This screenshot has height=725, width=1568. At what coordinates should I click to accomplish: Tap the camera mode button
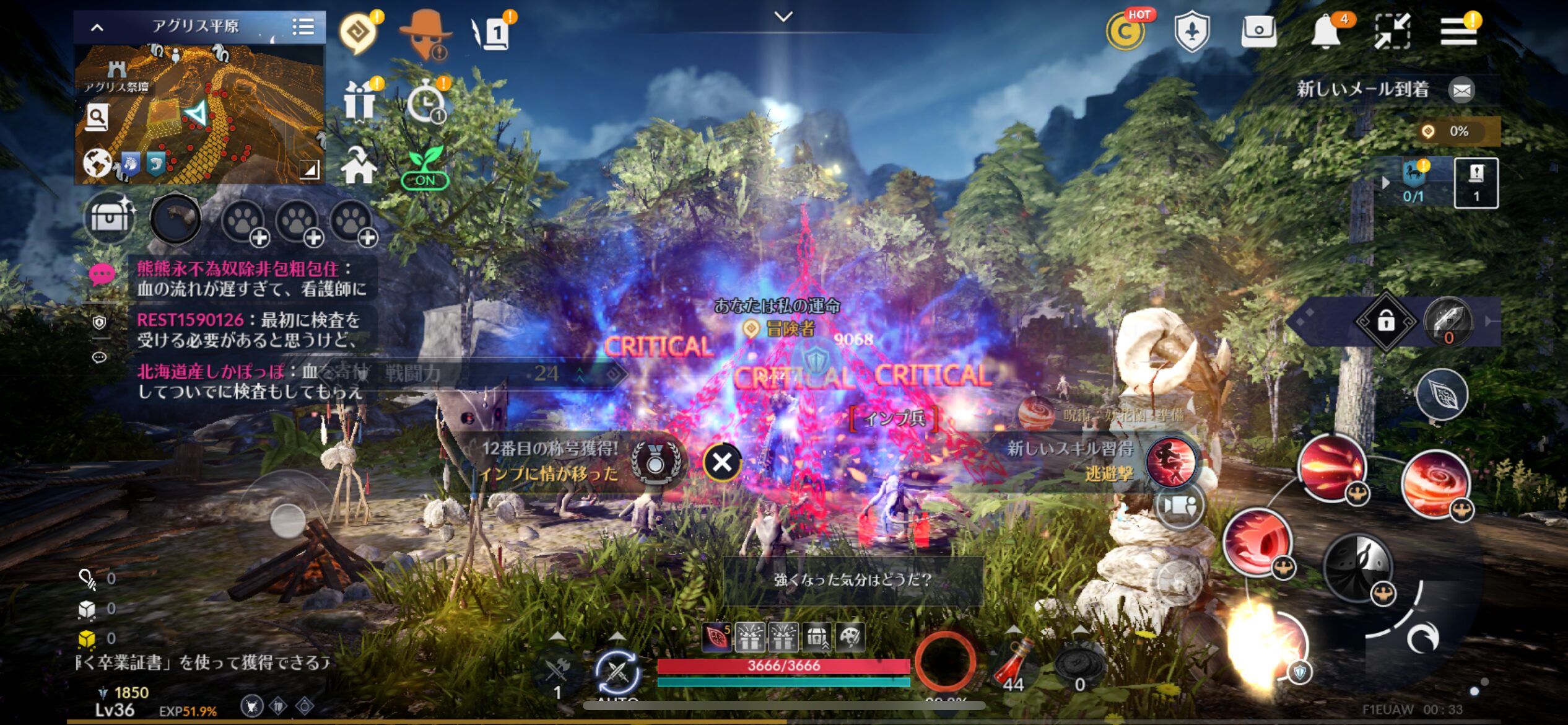pyautogui.click(x=1178, y=506)
